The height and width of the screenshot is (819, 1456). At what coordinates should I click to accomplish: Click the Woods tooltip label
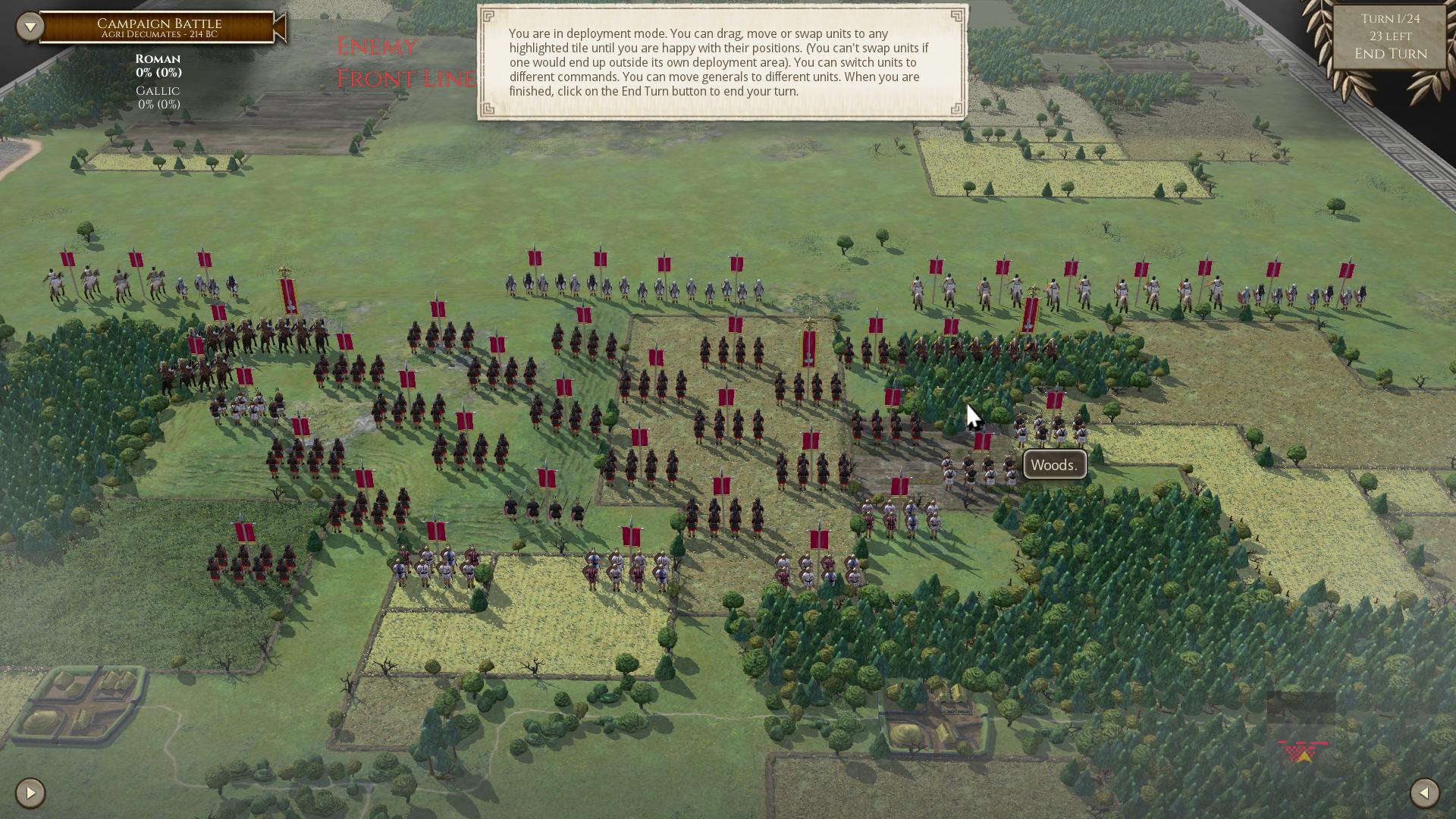[1054, 464]
